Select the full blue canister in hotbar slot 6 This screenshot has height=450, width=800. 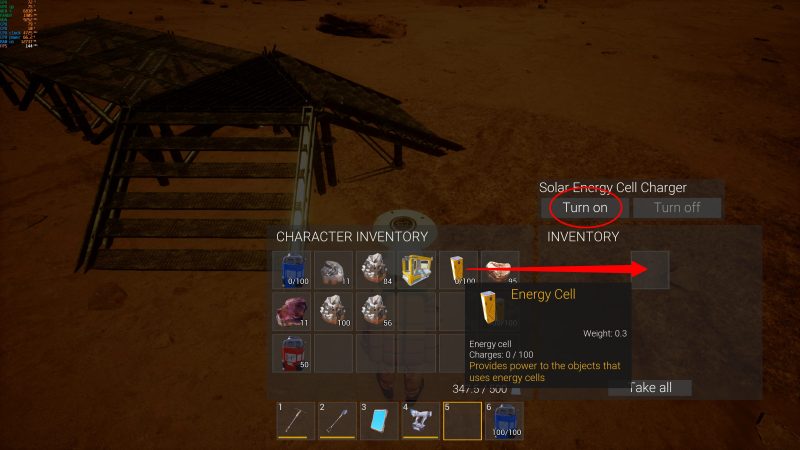click(x=503, y=420)
